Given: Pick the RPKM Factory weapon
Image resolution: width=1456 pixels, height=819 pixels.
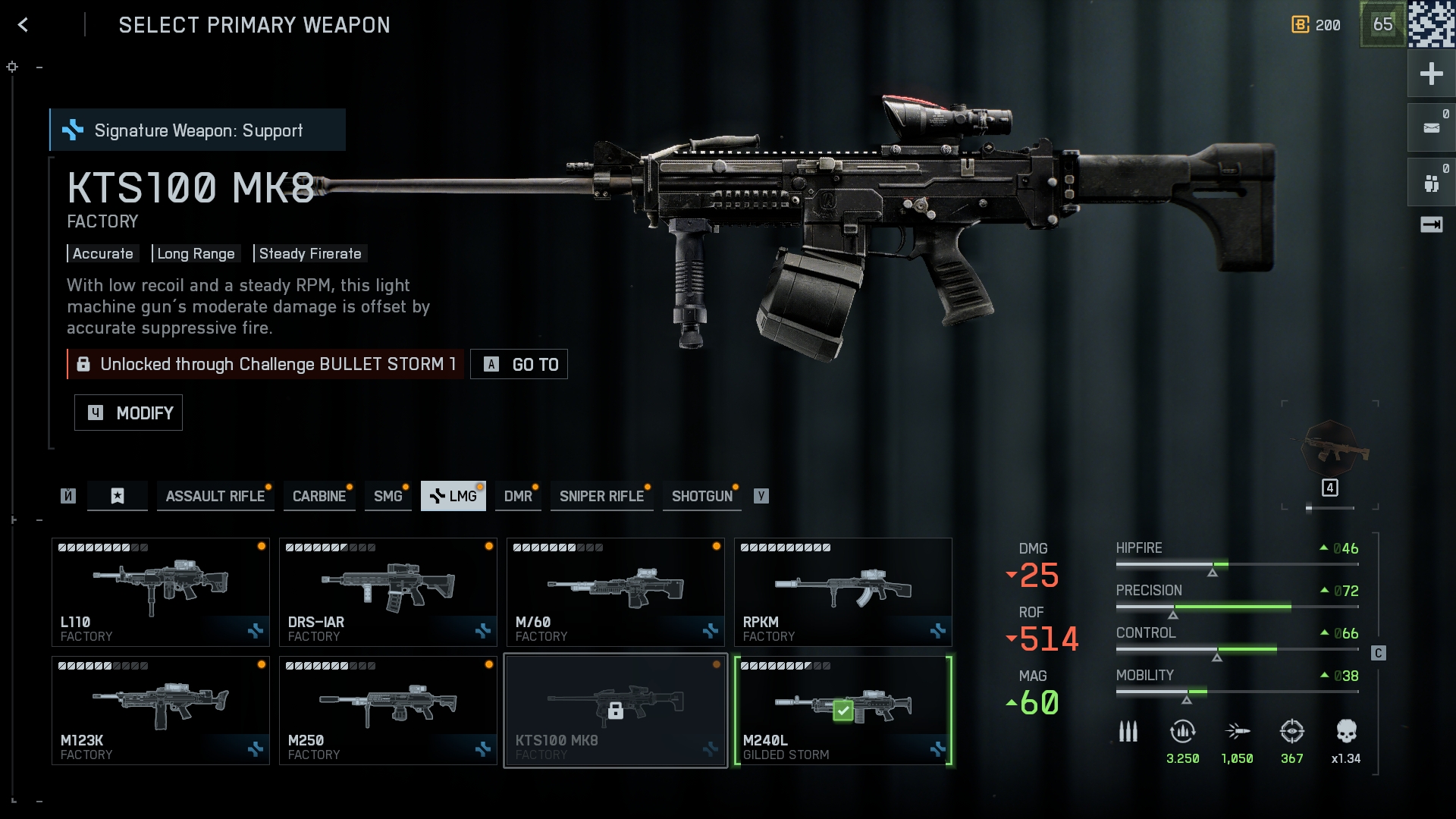Looking at the screenshot, I should tap(843, 592).
